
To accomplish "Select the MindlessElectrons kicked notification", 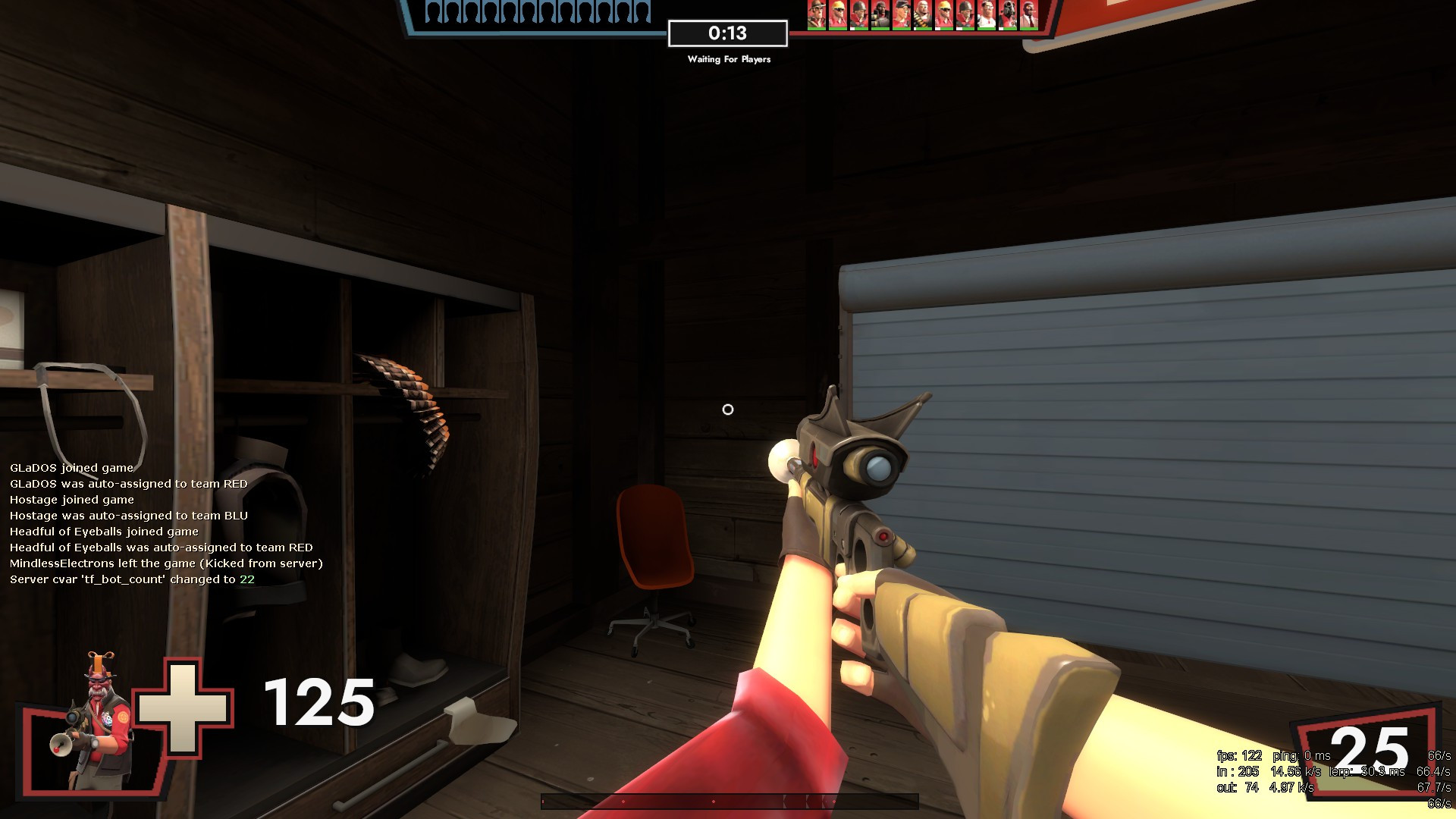I will (165, 563).
